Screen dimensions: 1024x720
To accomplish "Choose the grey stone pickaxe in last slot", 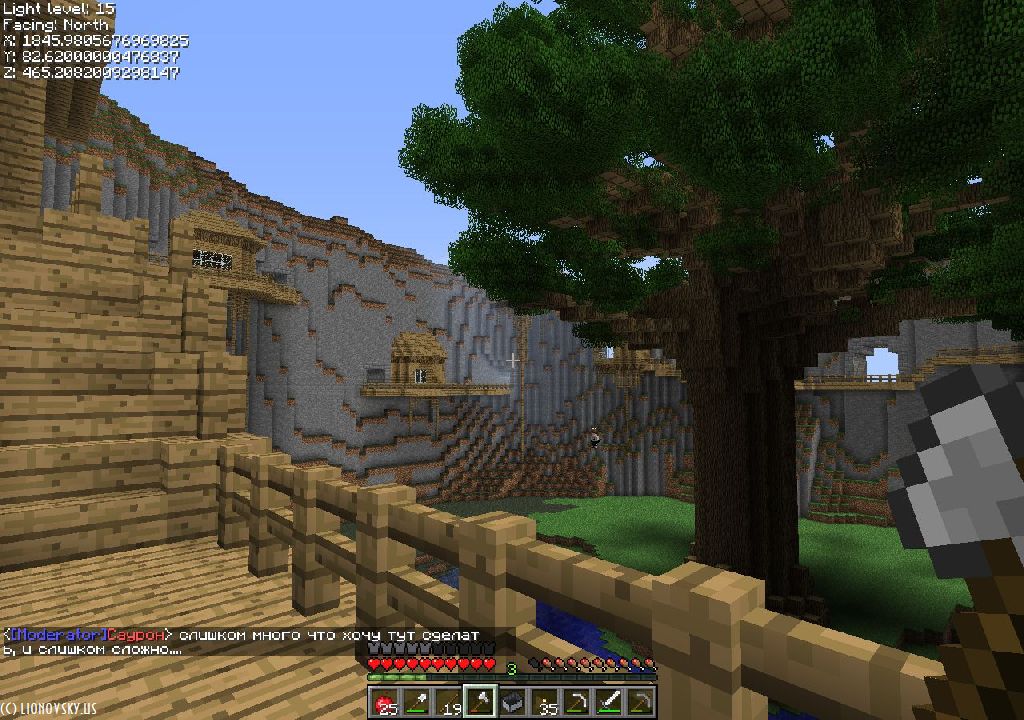I will click(x=641, y=703).
